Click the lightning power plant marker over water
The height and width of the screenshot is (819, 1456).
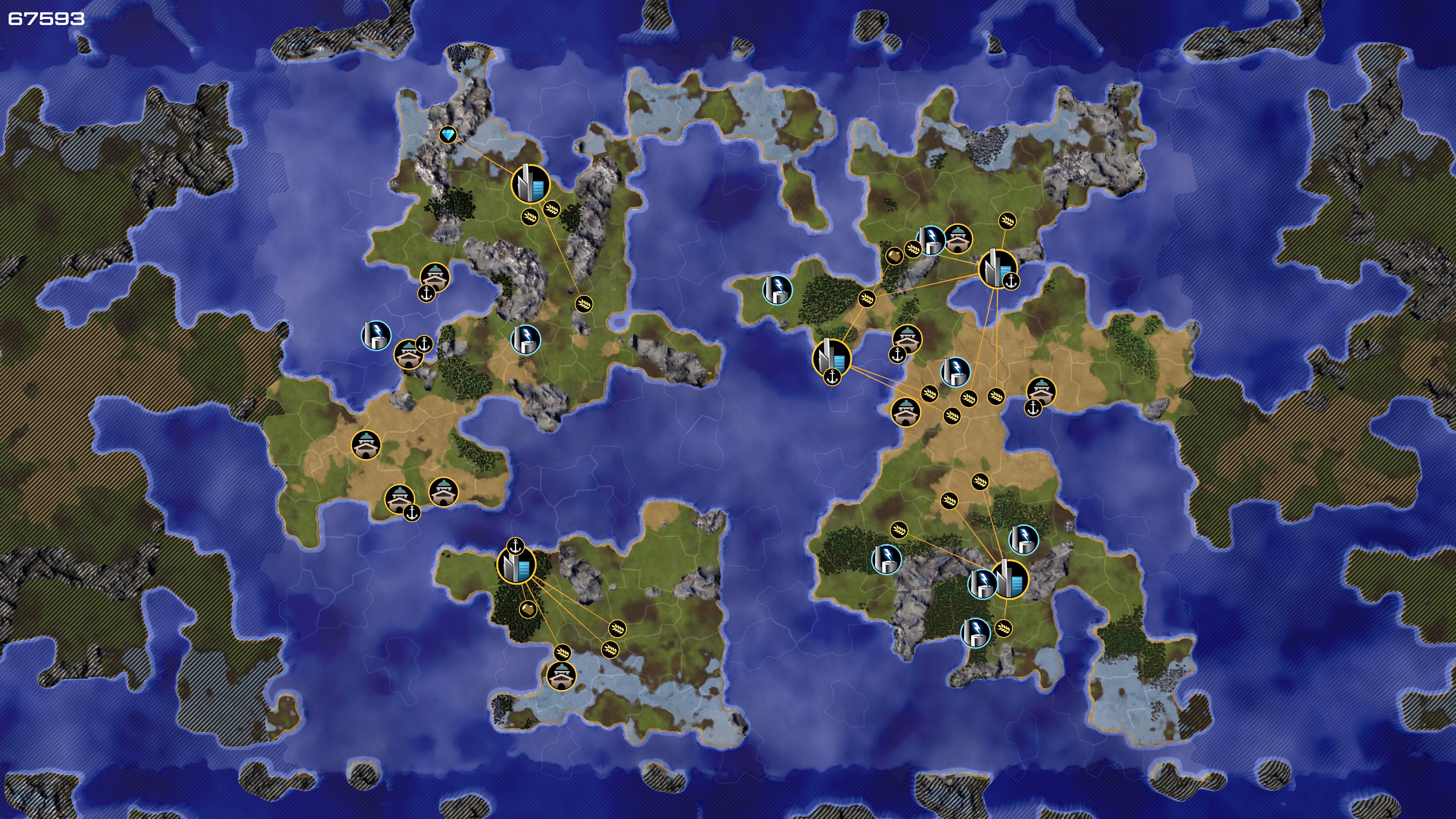tap(376, 334)
